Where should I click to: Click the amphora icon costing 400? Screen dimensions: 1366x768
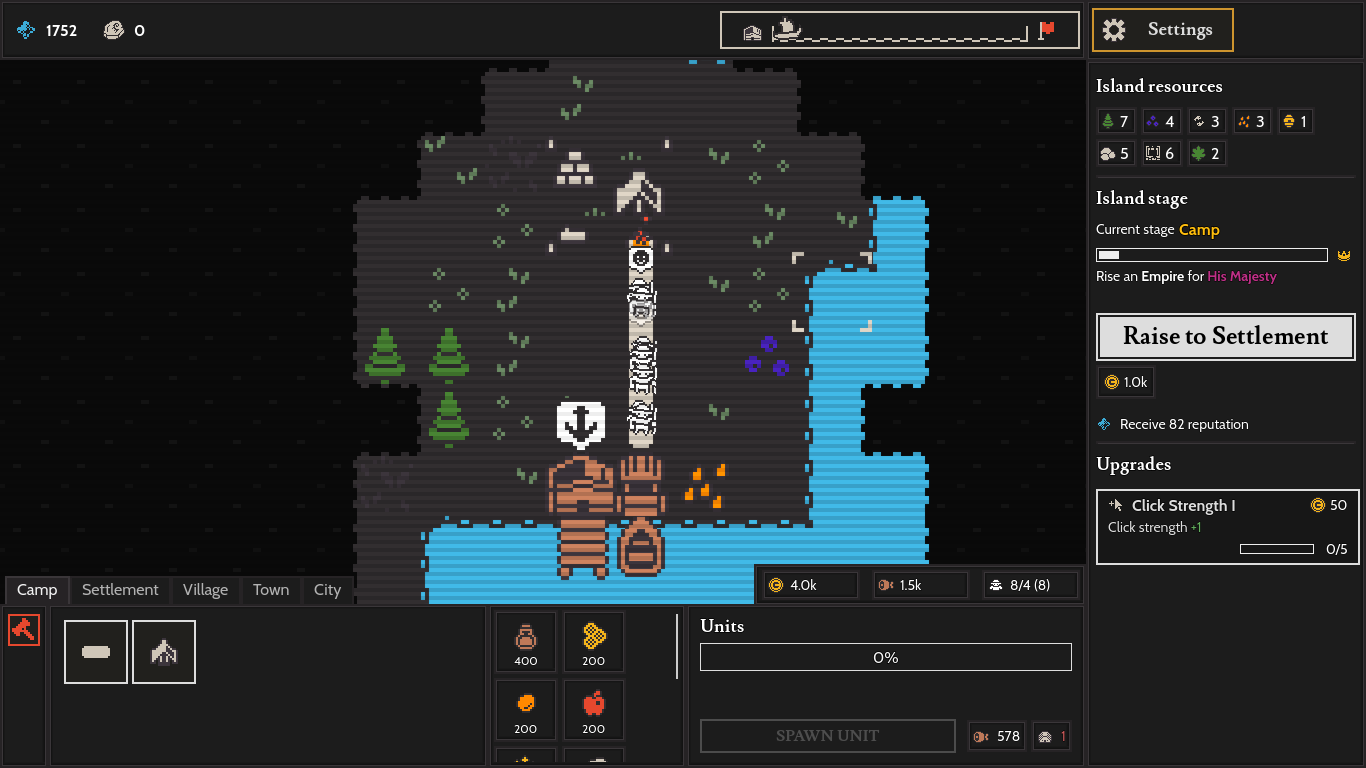[525, 641]
